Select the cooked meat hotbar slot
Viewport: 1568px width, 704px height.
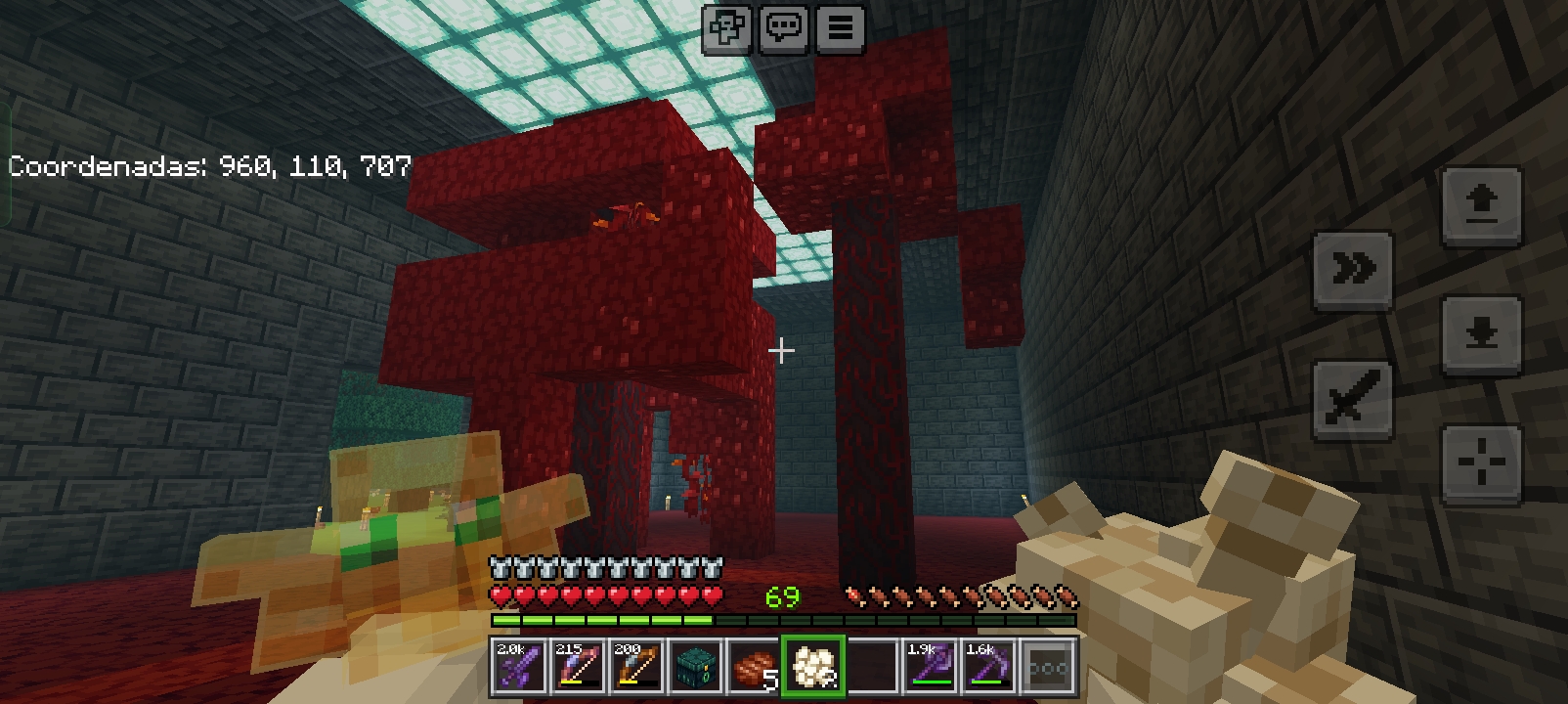(754, 667)
